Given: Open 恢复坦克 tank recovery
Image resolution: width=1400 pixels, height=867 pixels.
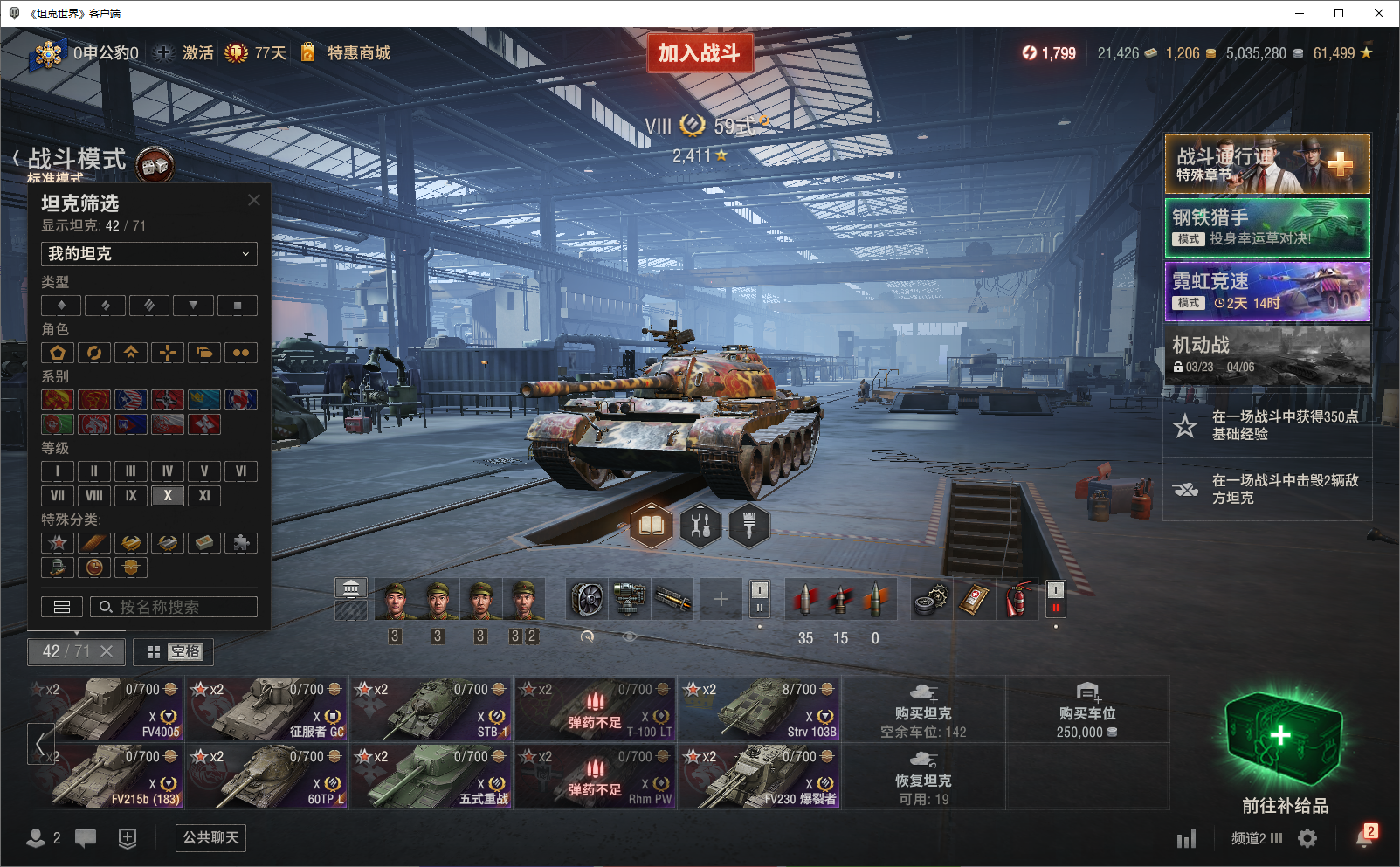Looking at the screenshot, I should (923, 776).
